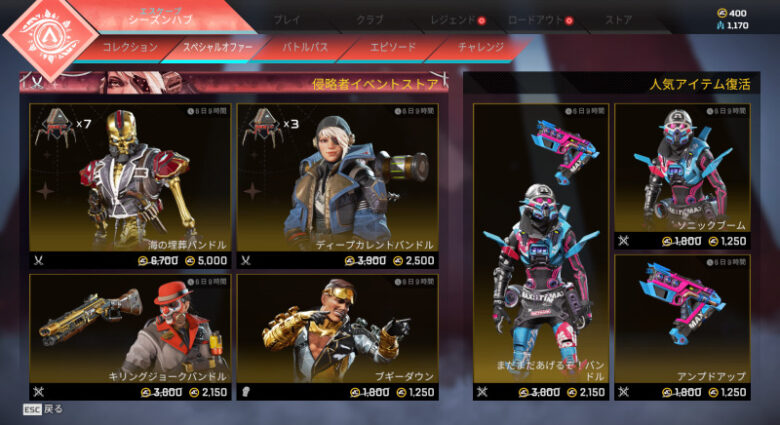Choose the ソニックブーム skin offer
Viewport: 780px width, 425px height.
[x=682, y=175]
